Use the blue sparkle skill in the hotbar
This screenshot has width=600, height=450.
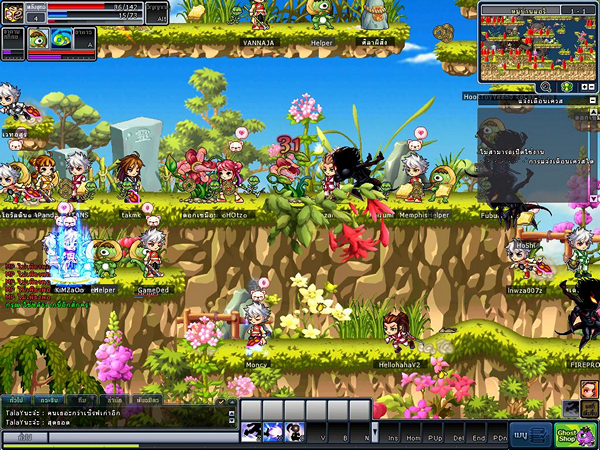(273, 432)
